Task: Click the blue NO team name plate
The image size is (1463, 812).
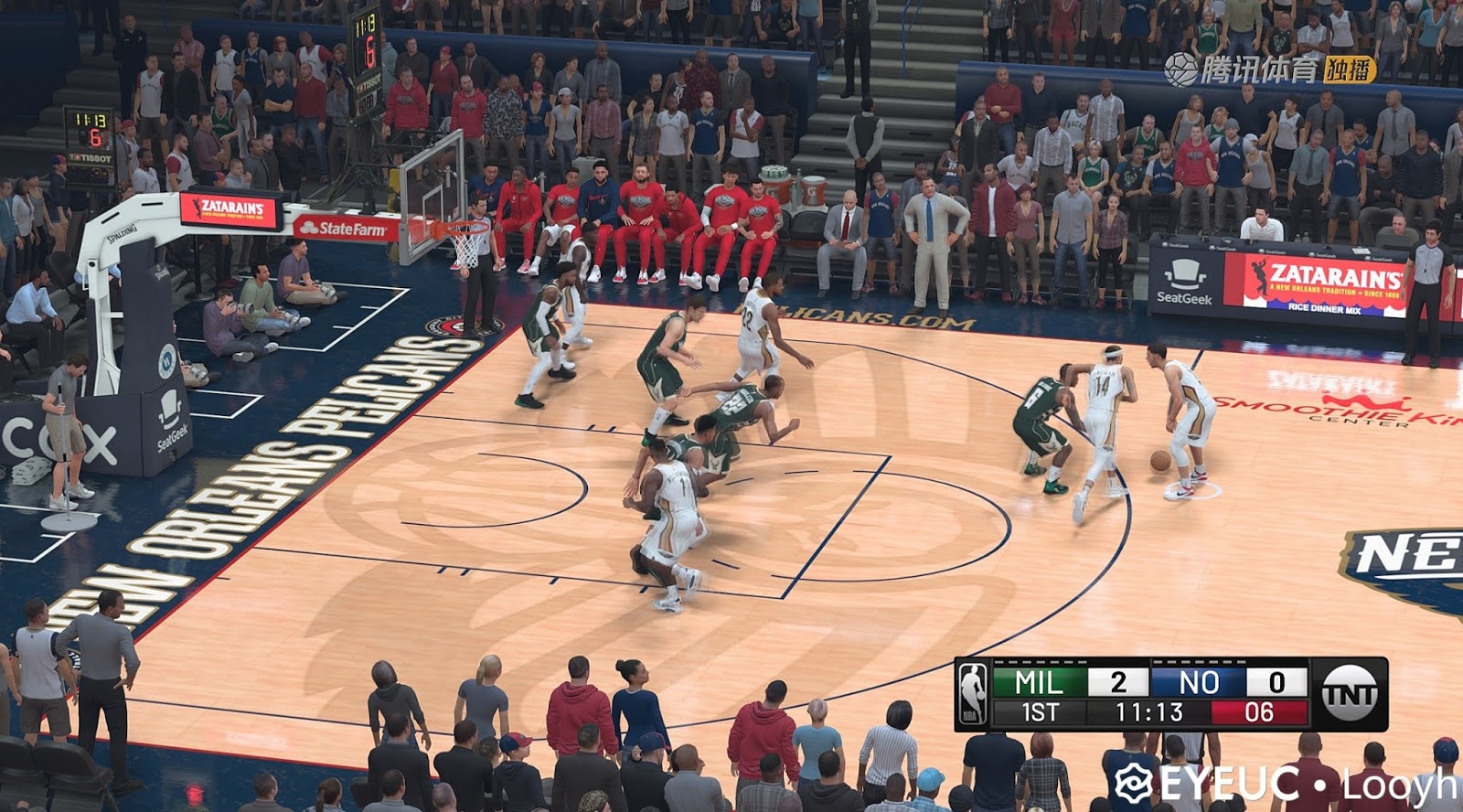Action: tap(1200, 680)
